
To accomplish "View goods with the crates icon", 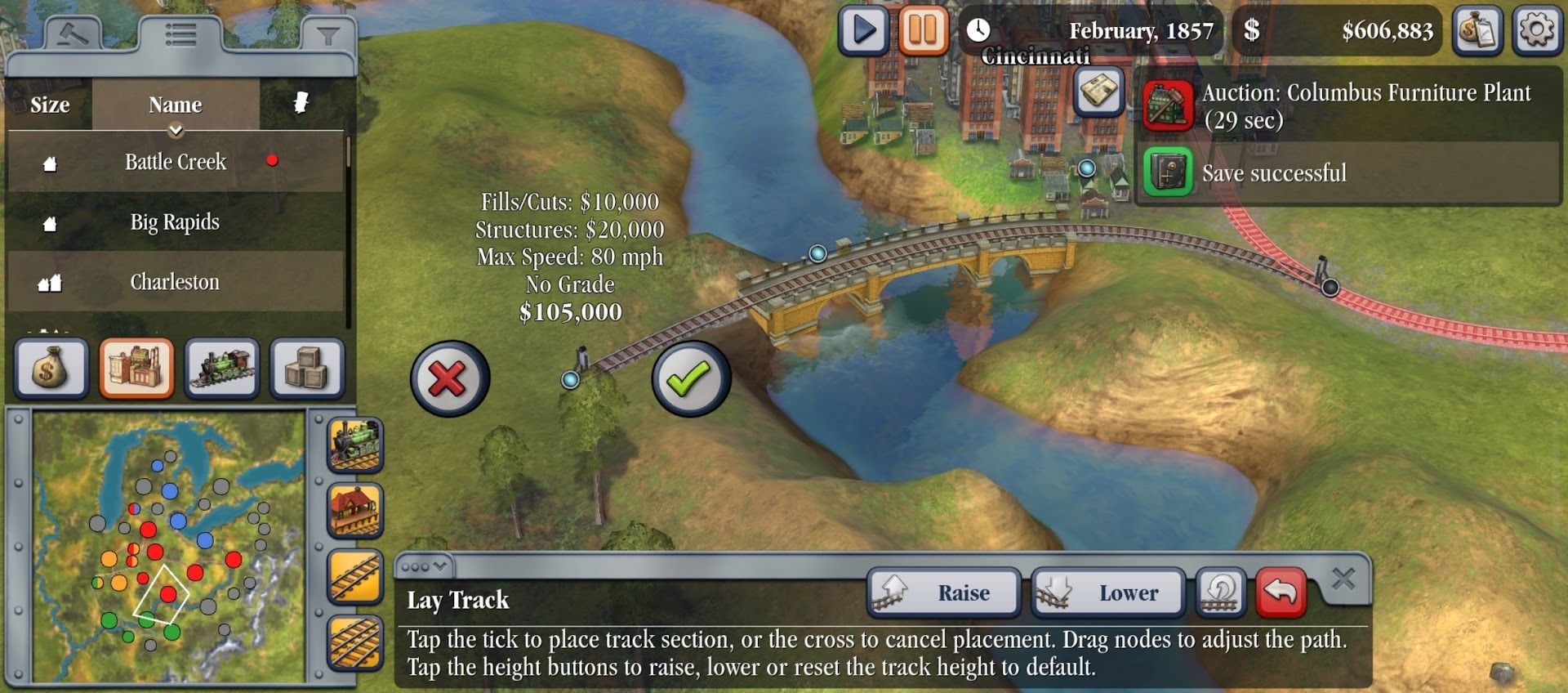I will tap(305, 369).
